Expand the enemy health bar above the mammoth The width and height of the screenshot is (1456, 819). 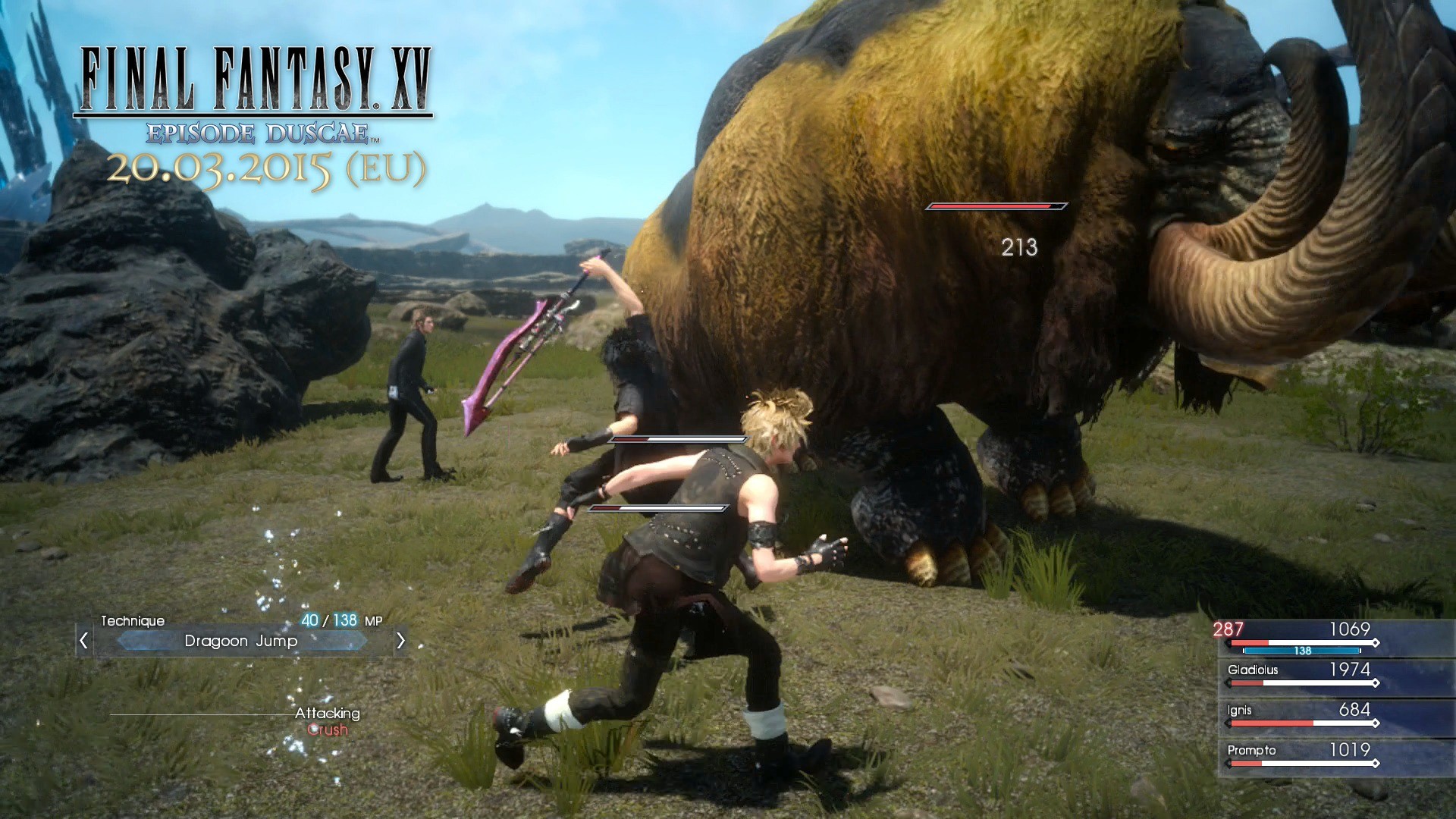[x=996, y=206]
